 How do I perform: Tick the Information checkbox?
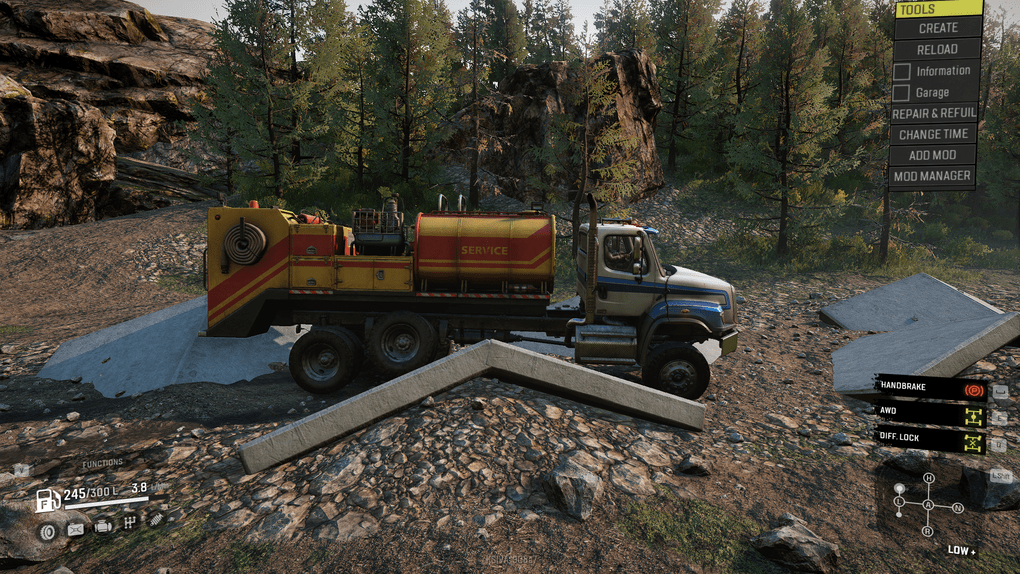[x=901, y=71]
